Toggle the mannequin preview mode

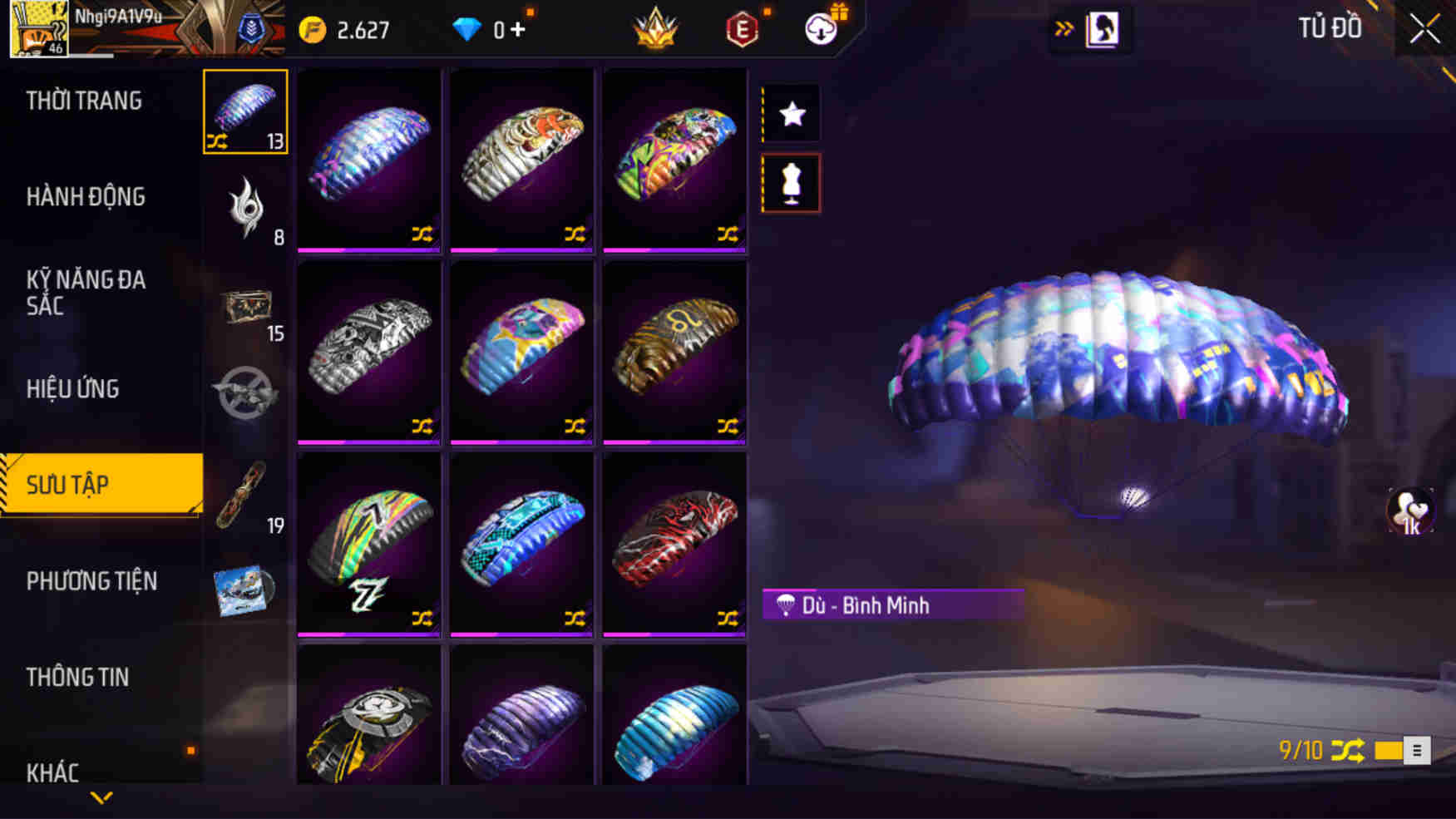[791, 185]
